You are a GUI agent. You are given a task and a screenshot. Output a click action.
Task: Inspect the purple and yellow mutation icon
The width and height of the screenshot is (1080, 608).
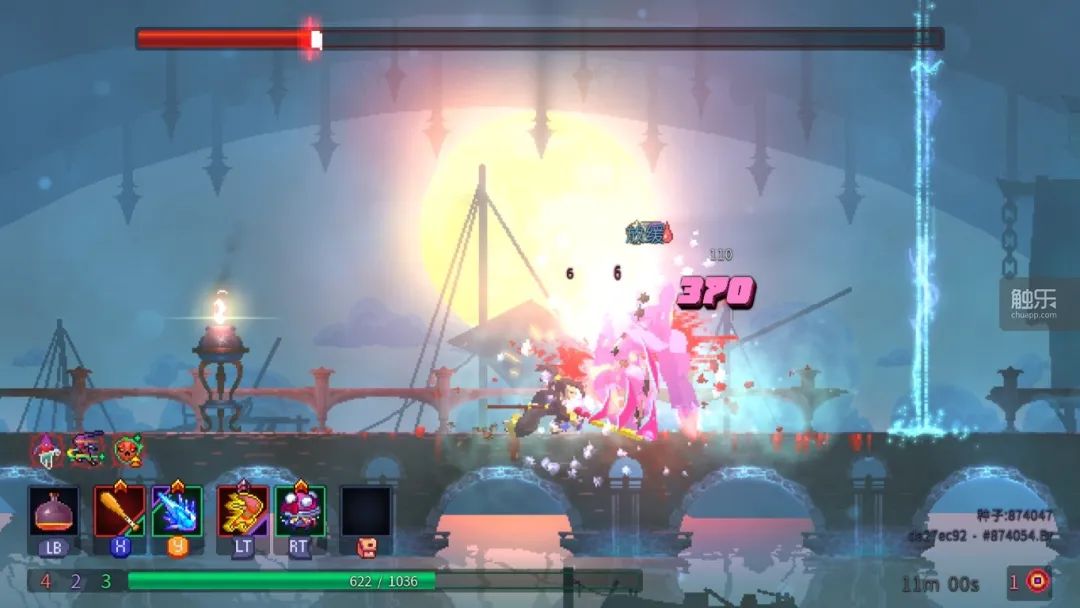[x=87, y=449]
